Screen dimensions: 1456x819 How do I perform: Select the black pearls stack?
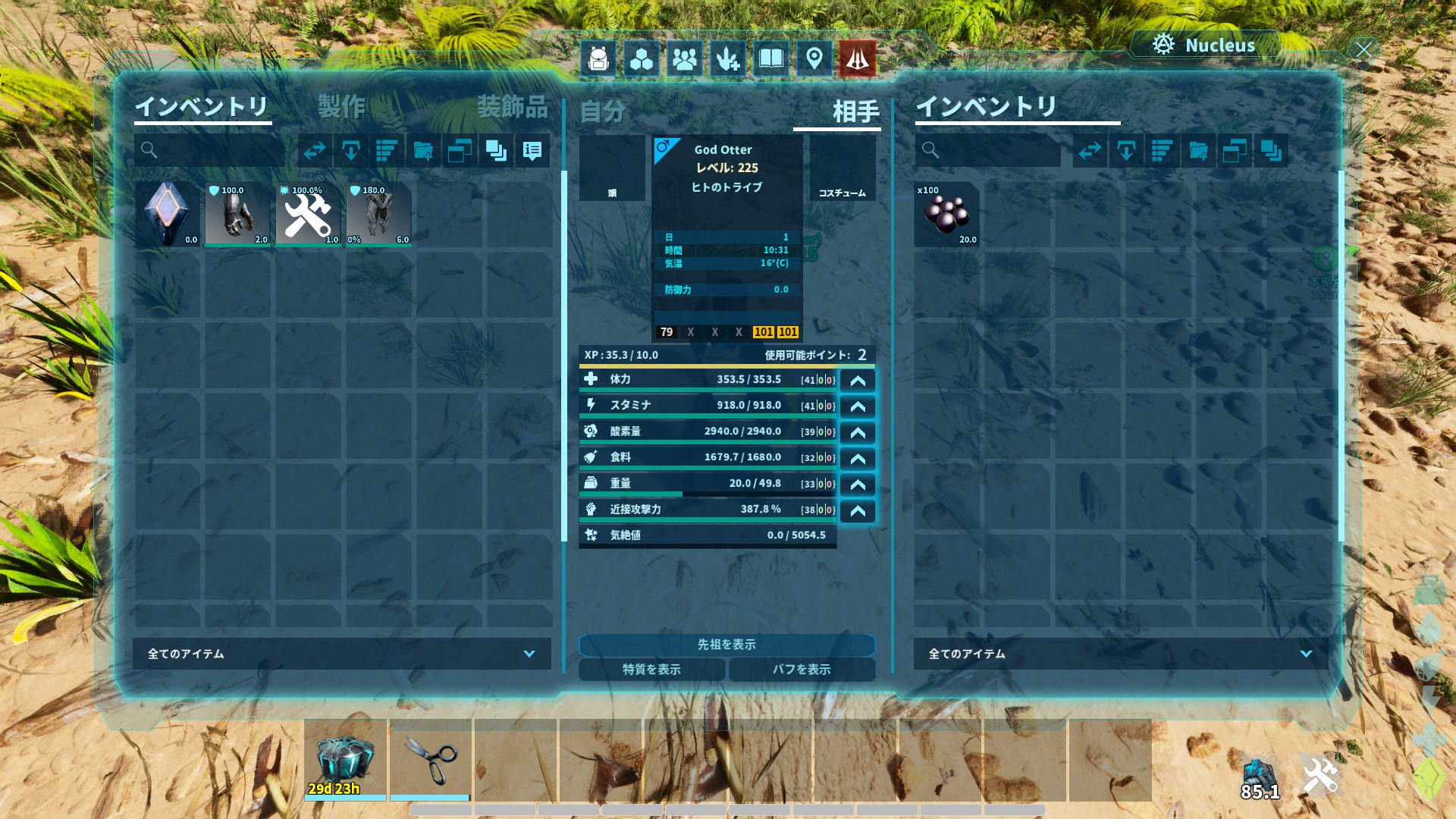[946, 215]
